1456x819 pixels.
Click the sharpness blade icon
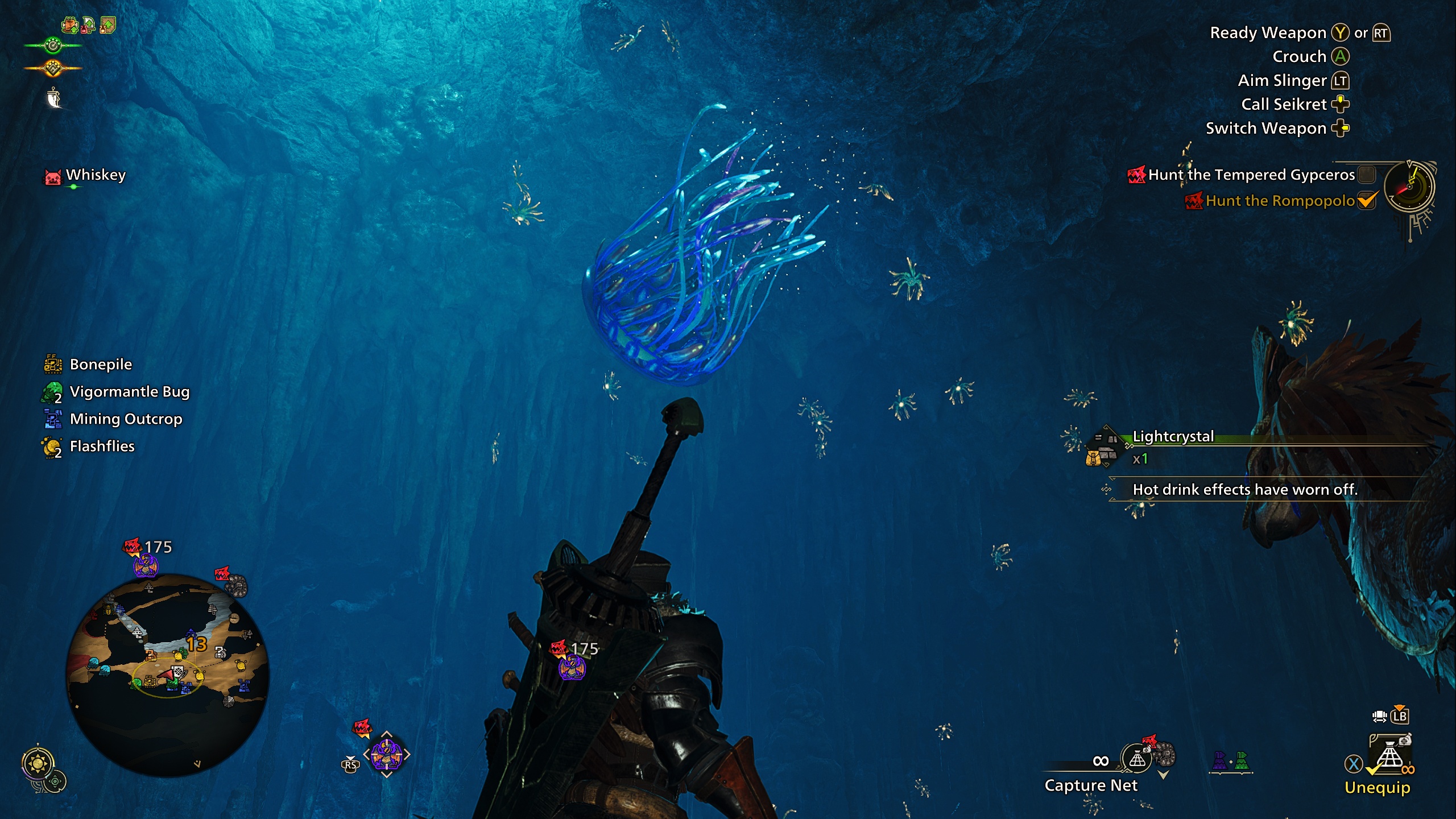pyautogui.click(x=54, y=98)
